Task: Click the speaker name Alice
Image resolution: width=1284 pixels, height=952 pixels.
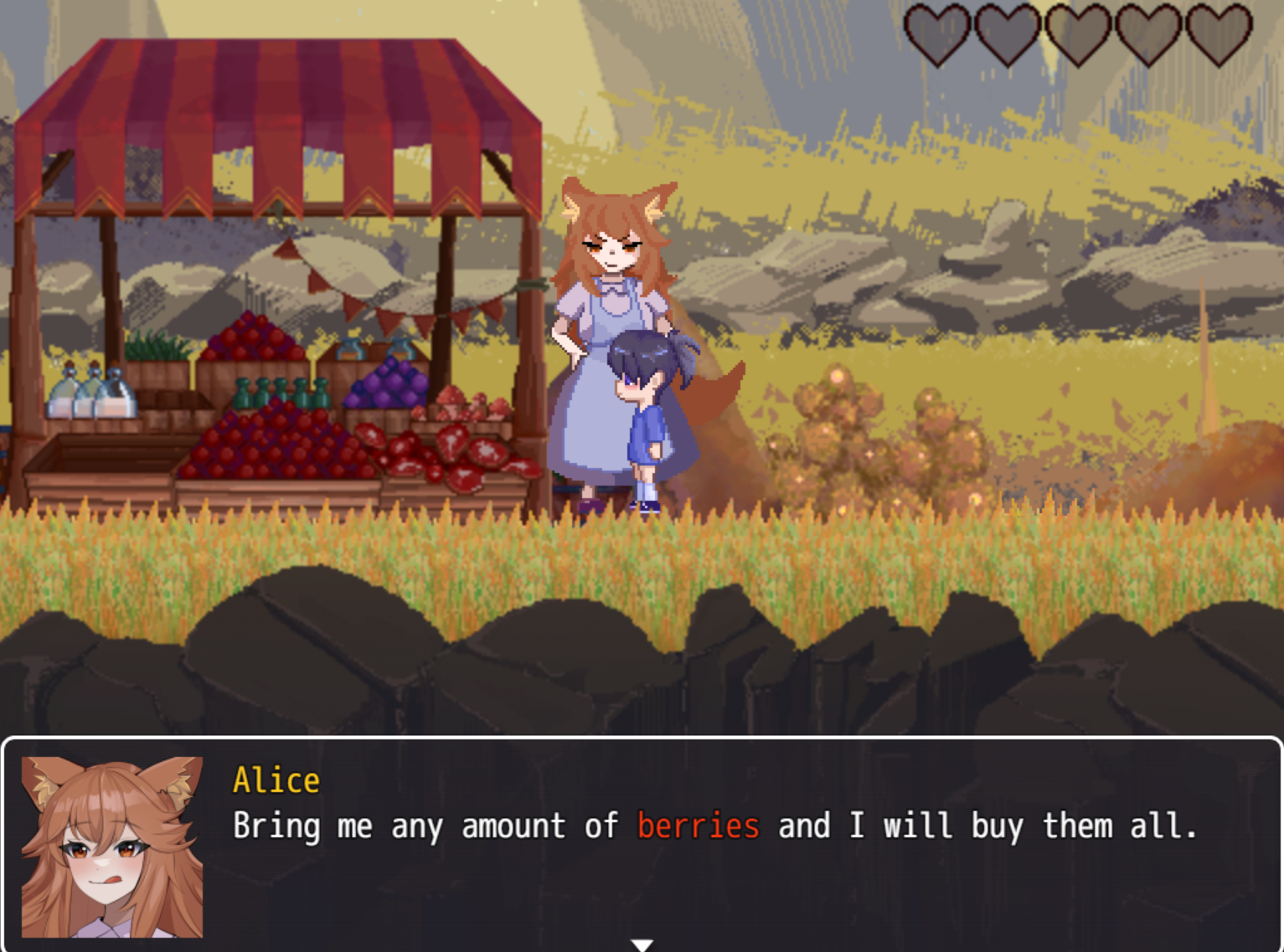Action: (x=276, y=780)
